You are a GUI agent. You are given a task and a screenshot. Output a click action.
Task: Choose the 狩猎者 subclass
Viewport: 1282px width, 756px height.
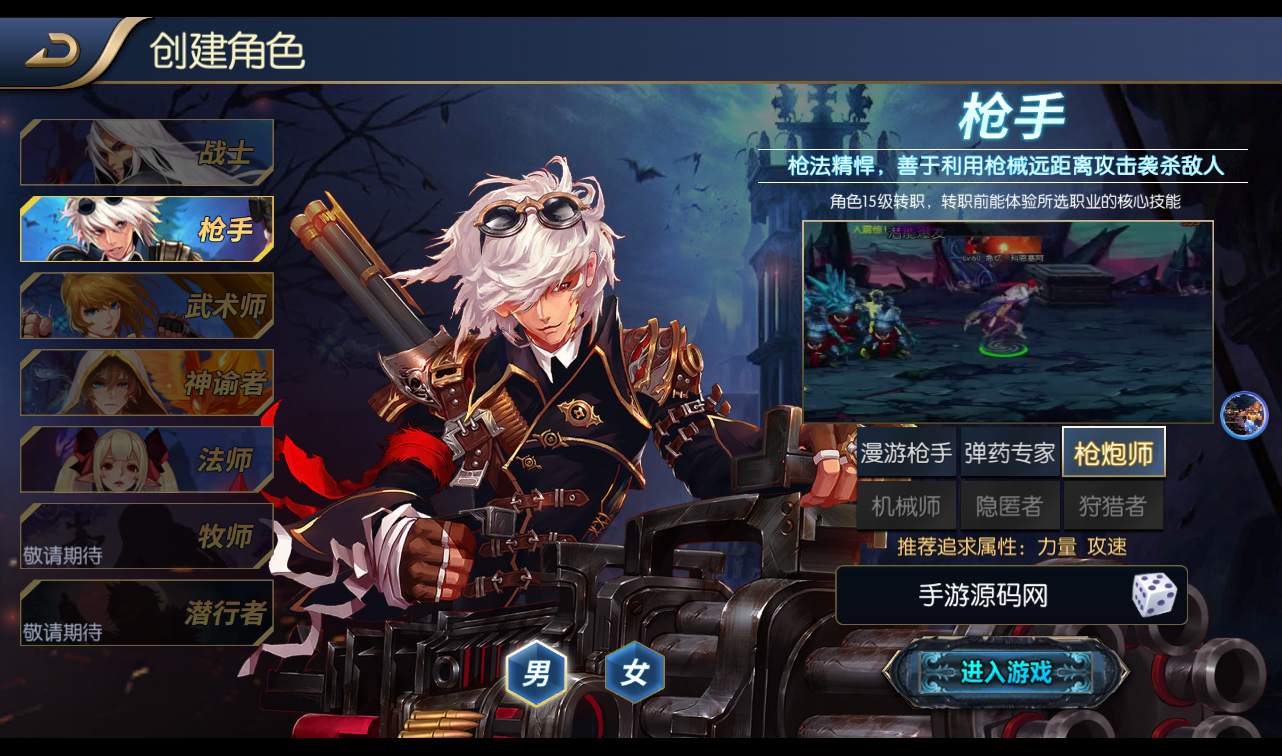(x=1113, y=506)
